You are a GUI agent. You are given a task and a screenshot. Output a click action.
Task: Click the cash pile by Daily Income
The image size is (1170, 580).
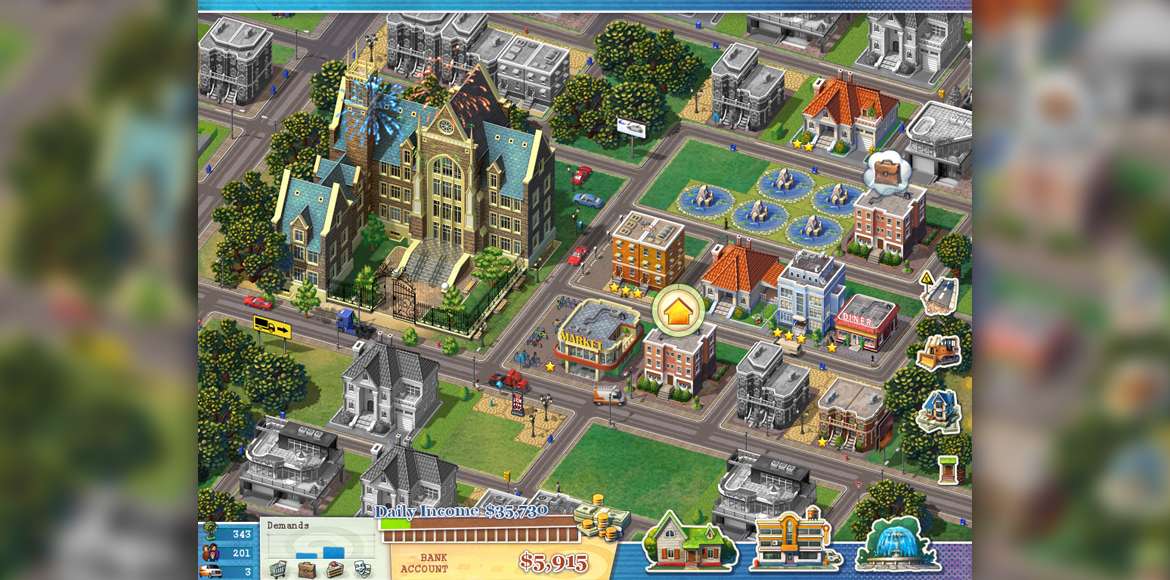pos(601,515)
